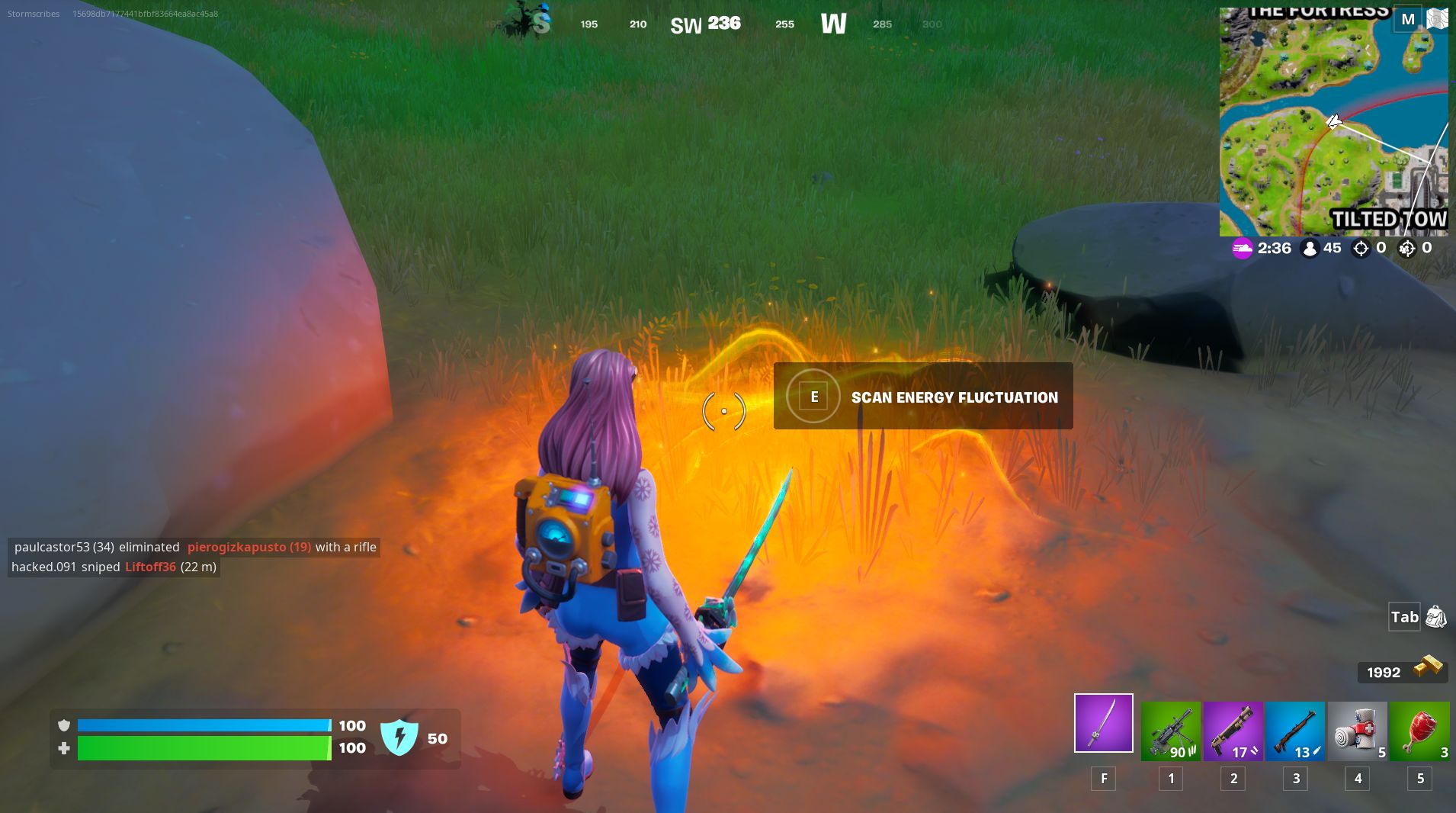Click the storm timer cloud icon

1241,248
